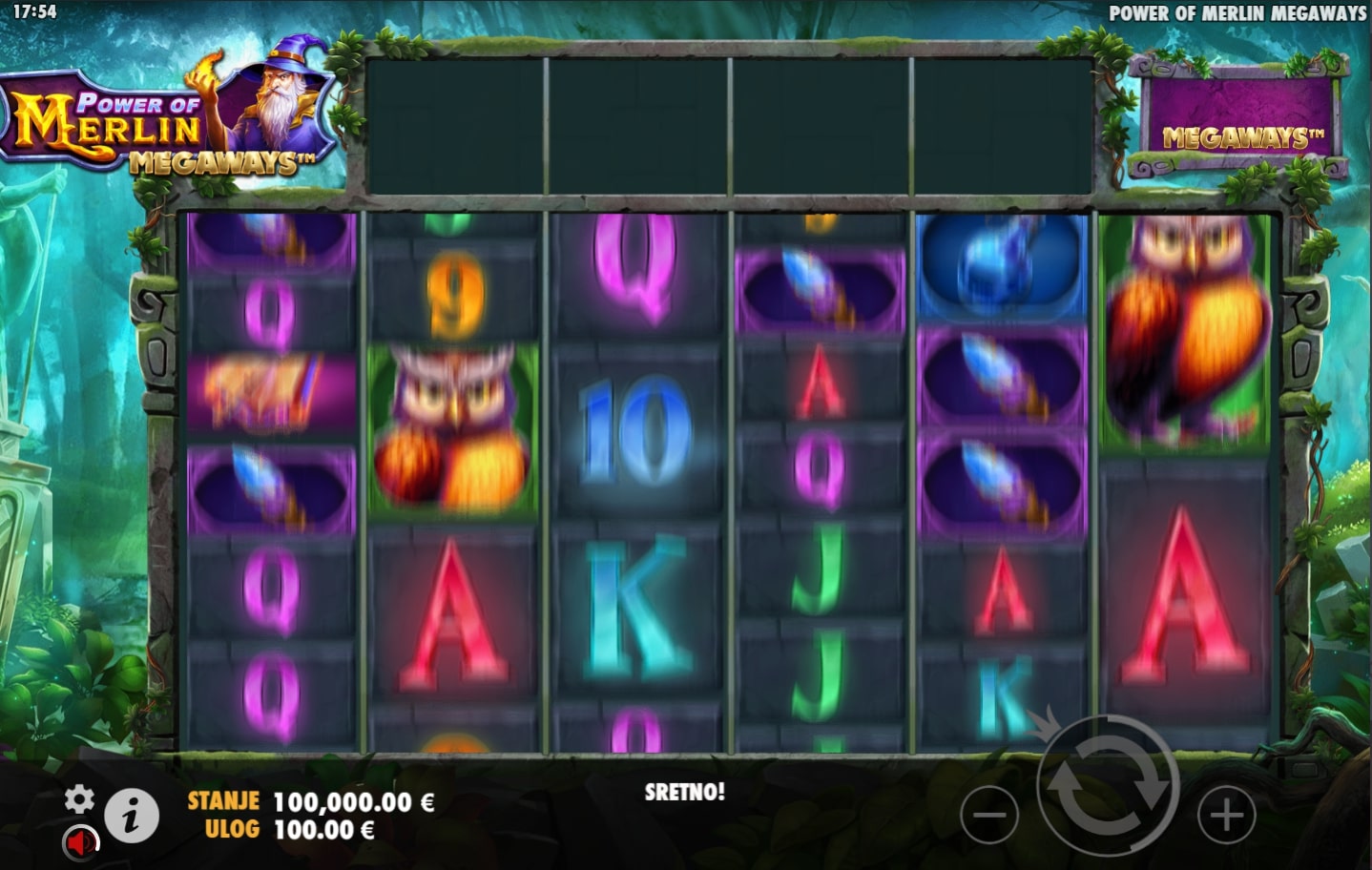
Task: Show game info via the 'i' button
Action: pyautogui.click(x=132, y=816)
